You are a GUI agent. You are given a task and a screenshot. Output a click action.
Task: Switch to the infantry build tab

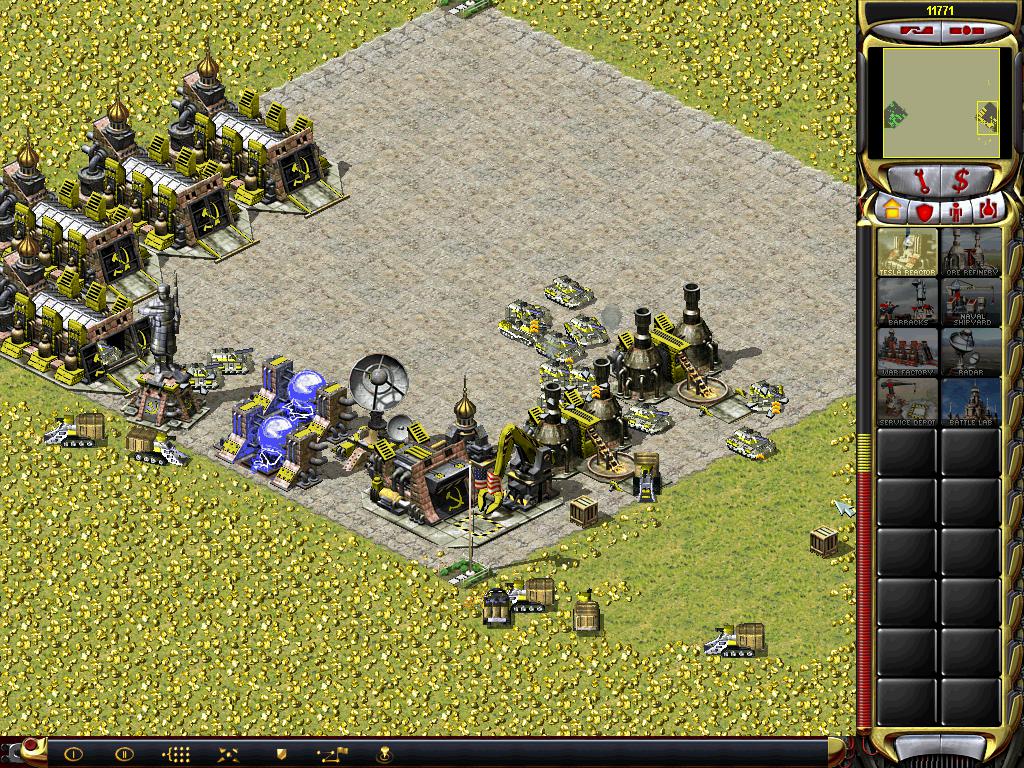pos(955,210)
